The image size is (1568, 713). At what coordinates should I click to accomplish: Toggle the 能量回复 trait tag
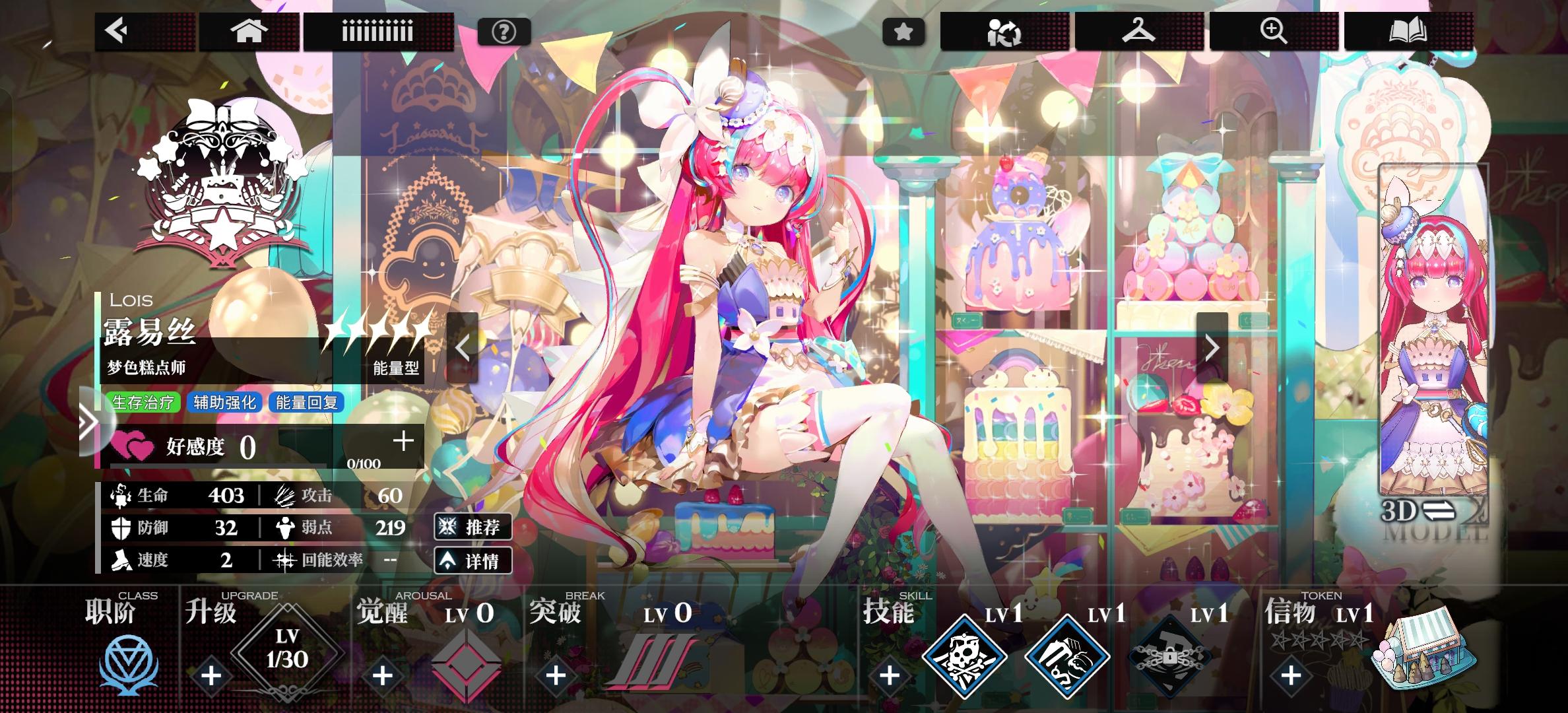[x=308, y=403]
